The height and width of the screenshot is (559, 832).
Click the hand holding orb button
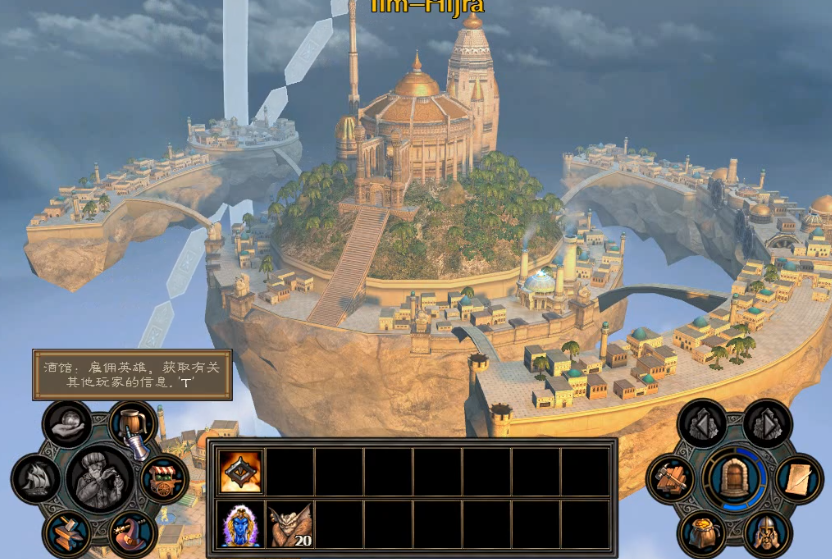(x=68, y=424)
